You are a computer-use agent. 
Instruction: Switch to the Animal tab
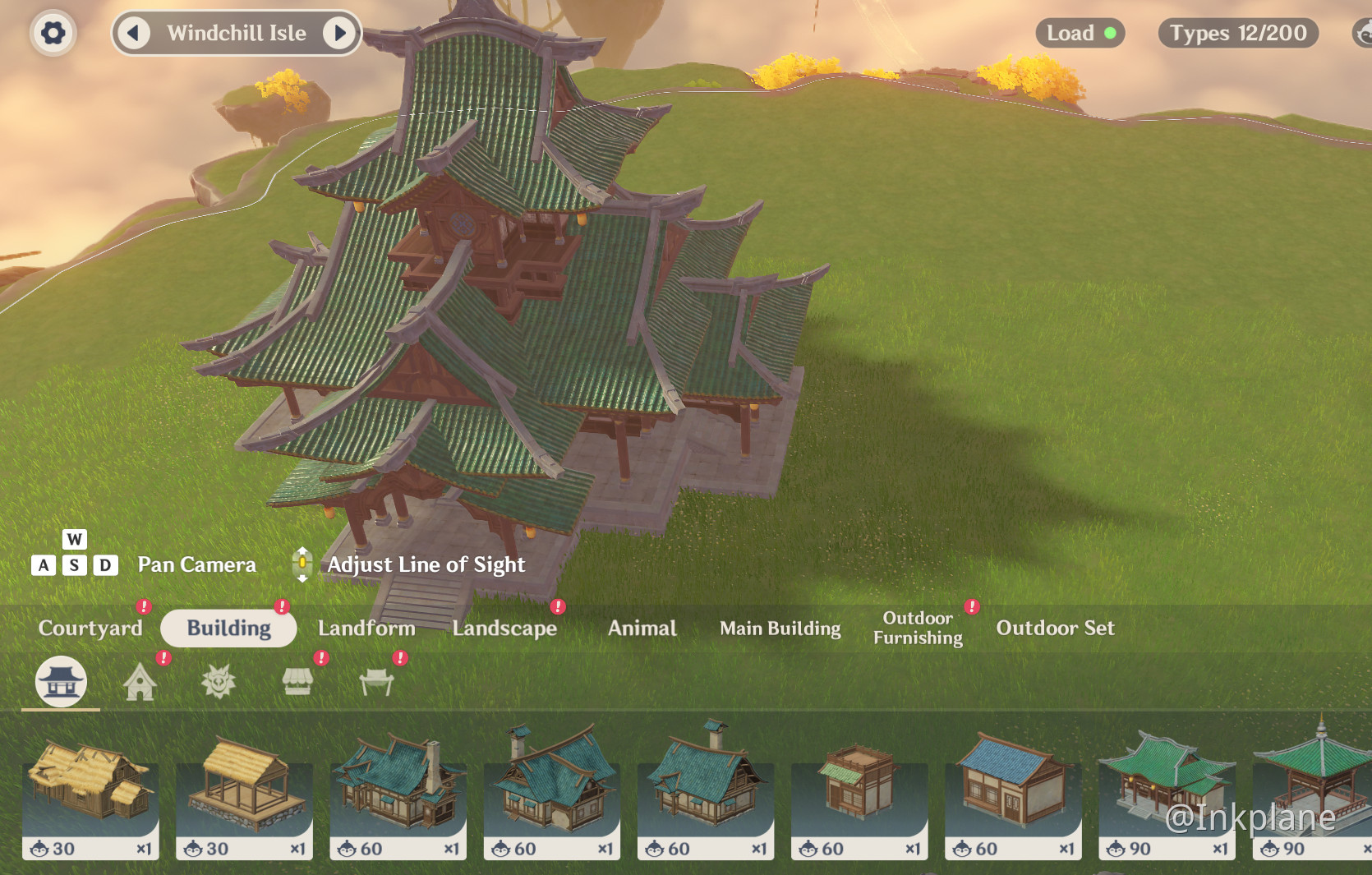coord(642,629)
